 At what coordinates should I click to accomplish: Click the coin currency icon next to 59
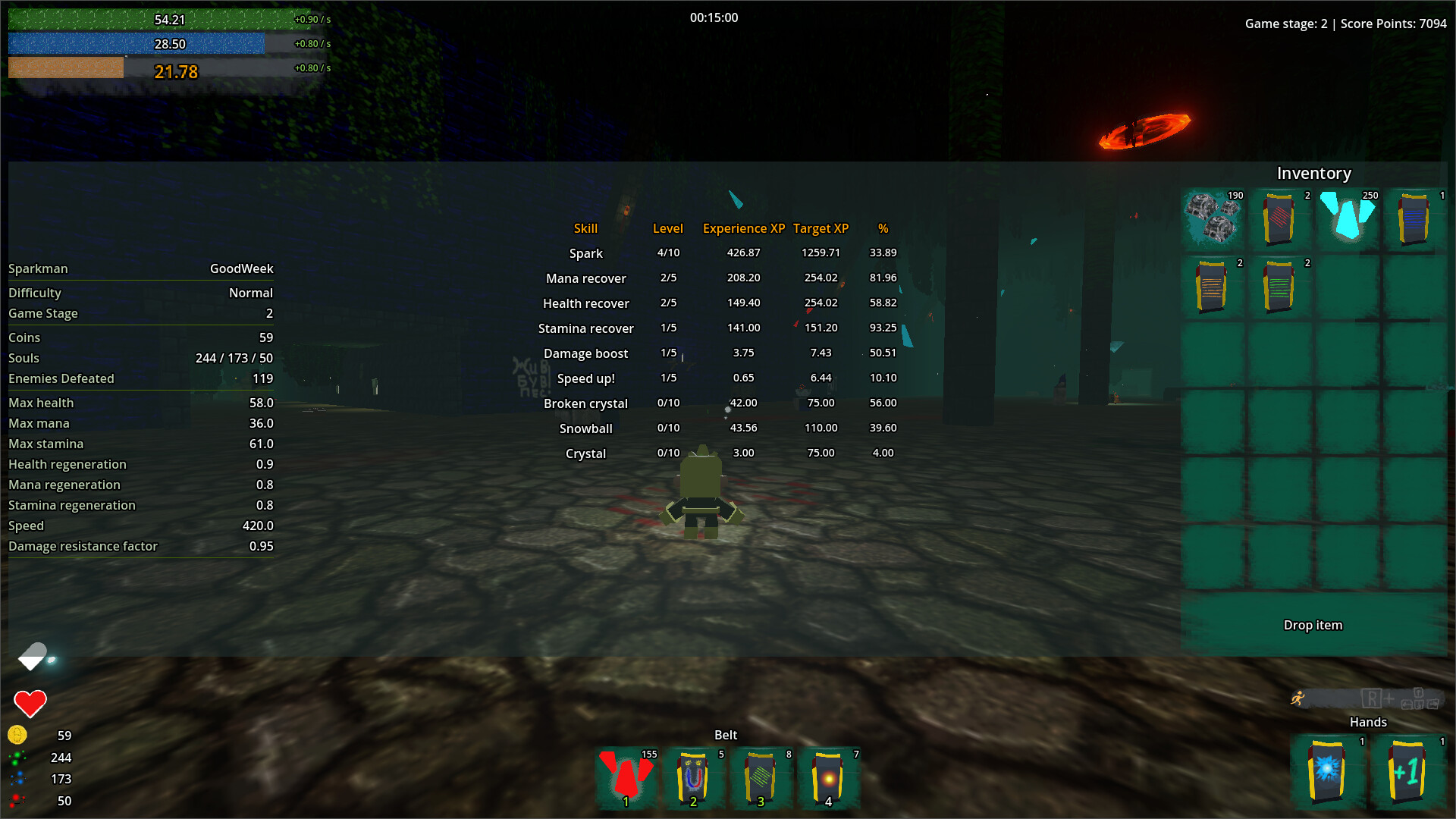pos(17,735)
